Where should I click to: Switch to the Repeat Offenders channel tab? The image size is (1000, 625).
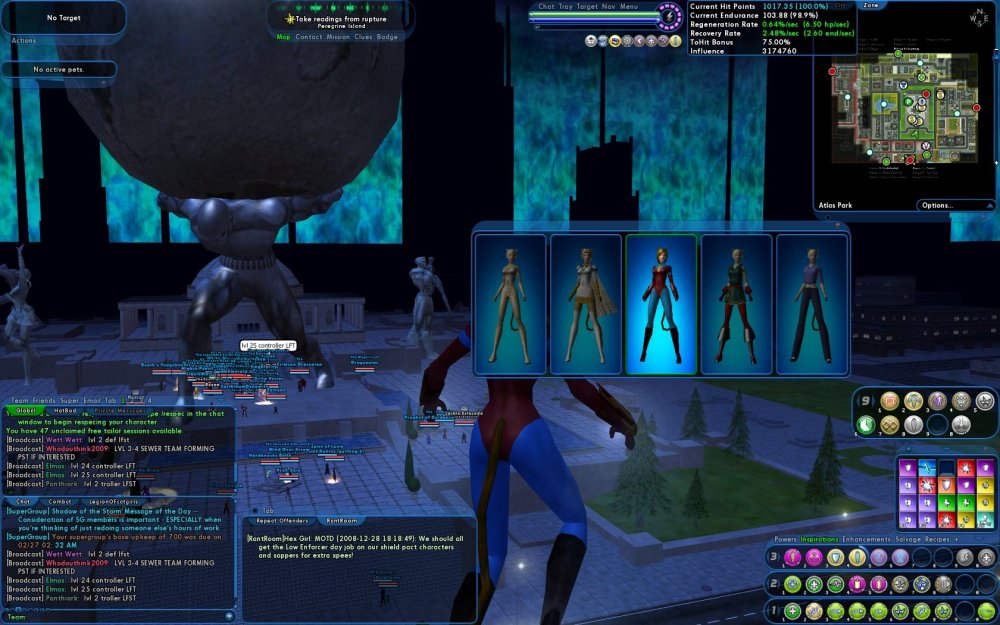pyautogui.click(x=280, y=521)
